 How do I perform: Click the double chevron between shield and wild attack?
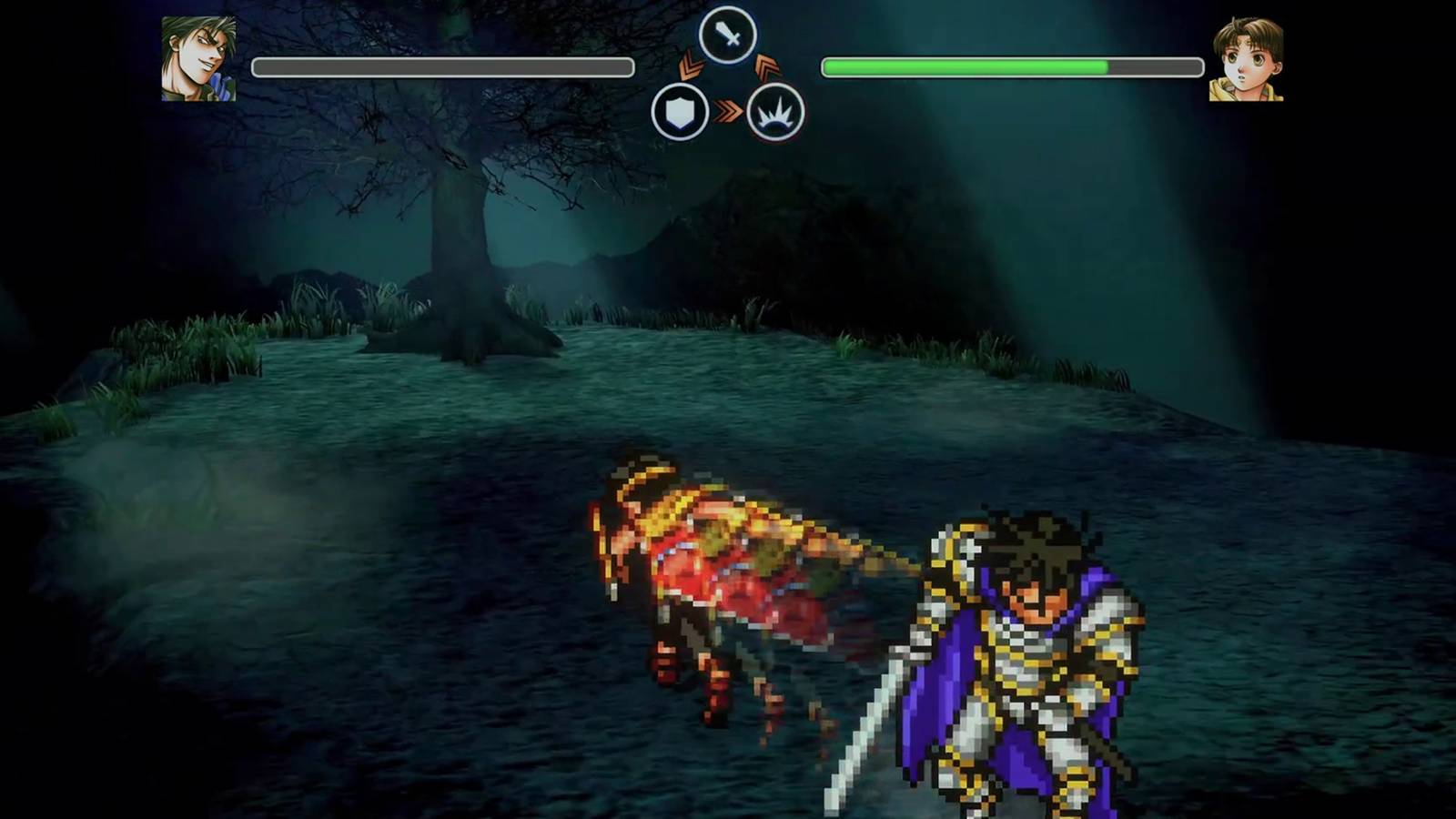click(x=728, y=109)
